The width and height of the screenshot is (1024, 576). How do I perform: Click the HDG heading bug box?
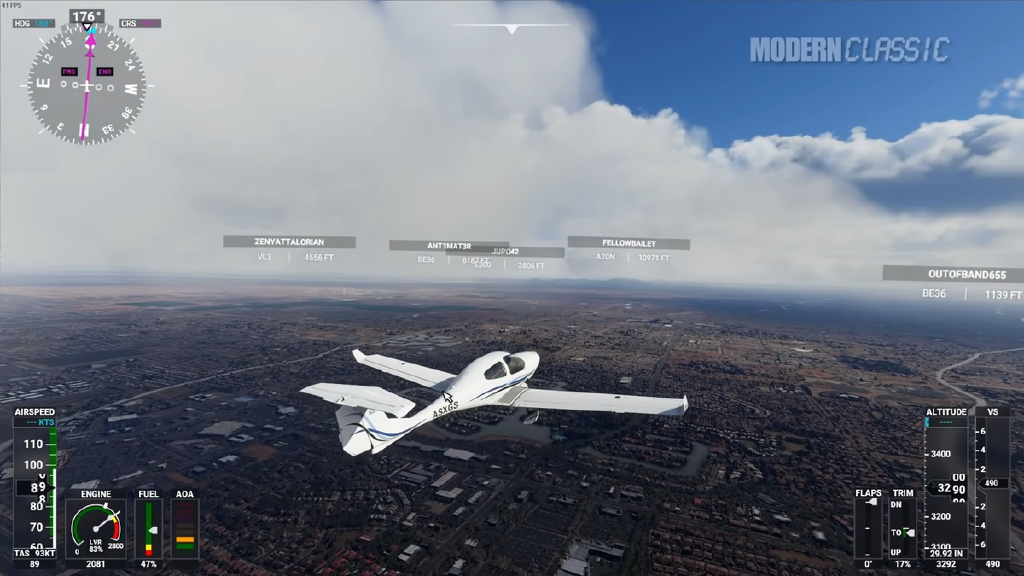[x=35, y=23]
